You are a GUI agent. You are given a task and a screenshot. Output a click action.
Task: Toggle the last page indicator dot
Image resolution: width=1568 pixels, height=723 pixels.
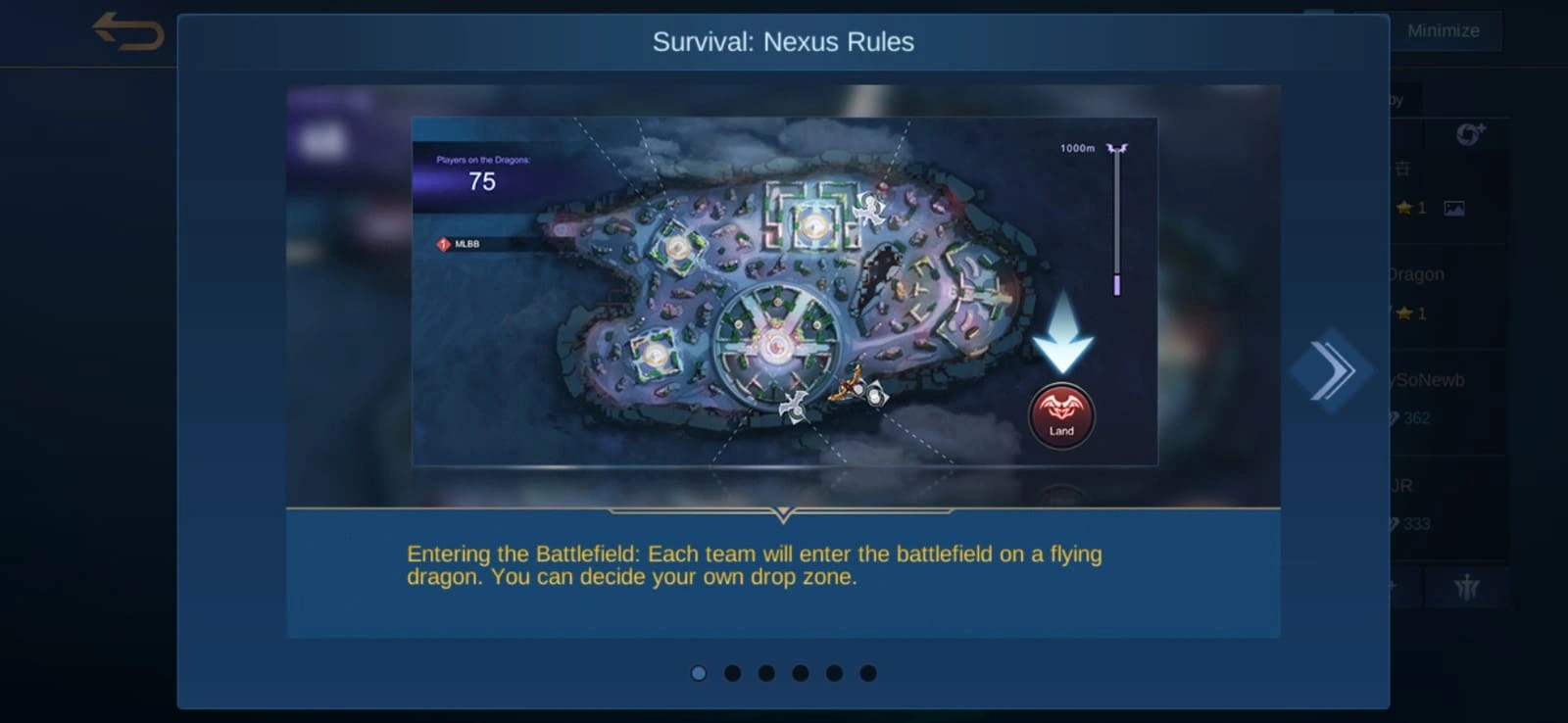tap(867, 673)
